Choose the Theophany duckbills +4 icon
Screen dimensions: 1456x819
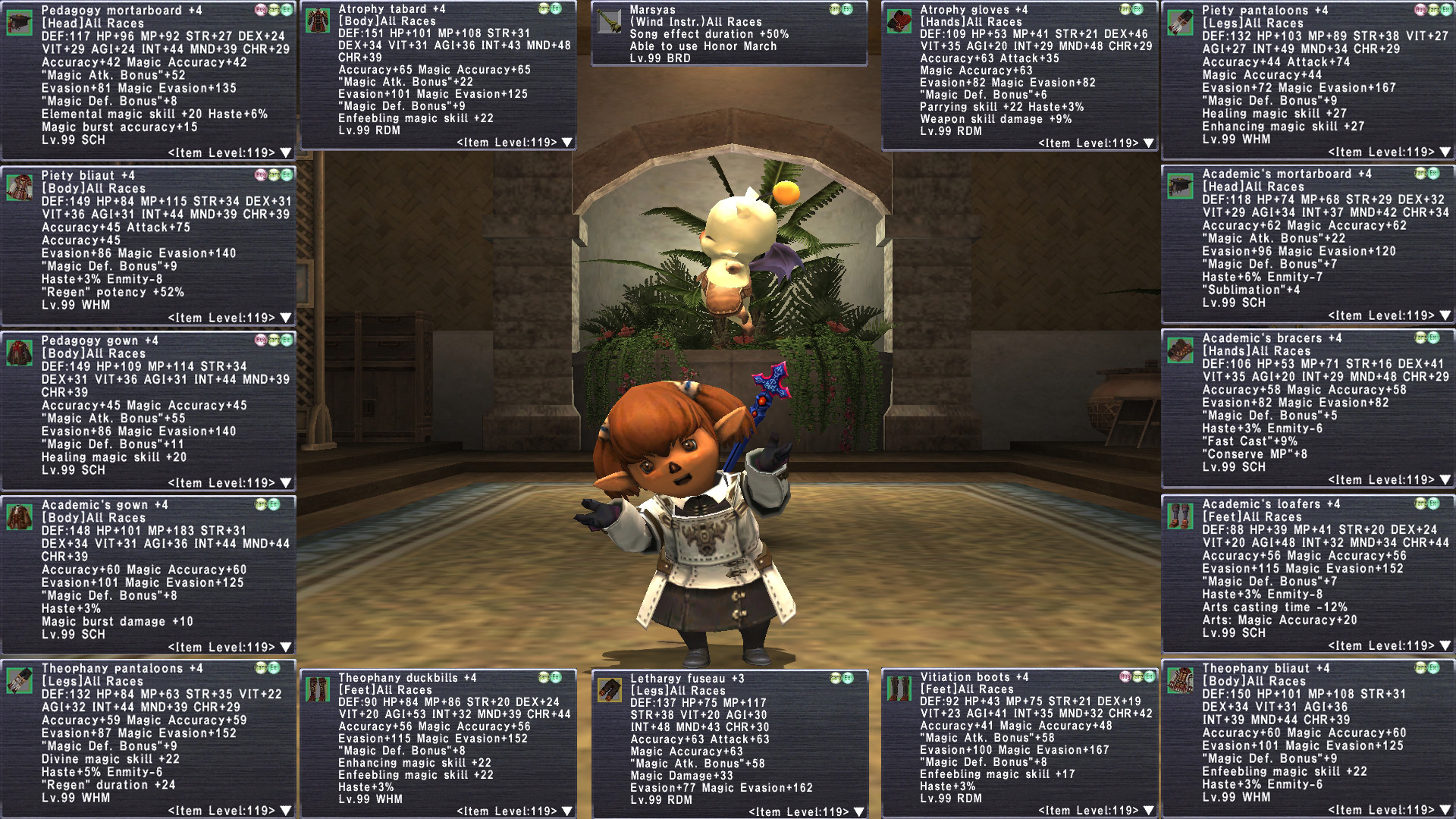(x=317, y=689)
